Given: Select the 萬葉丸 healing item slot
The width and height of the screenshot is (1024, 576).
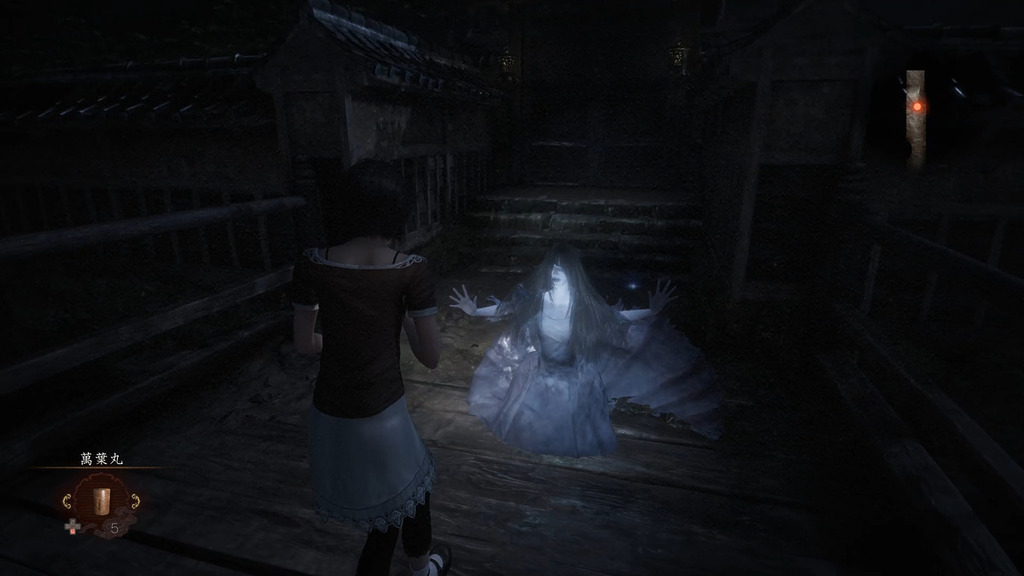Looking at the screenshot, I should (99, 500).
